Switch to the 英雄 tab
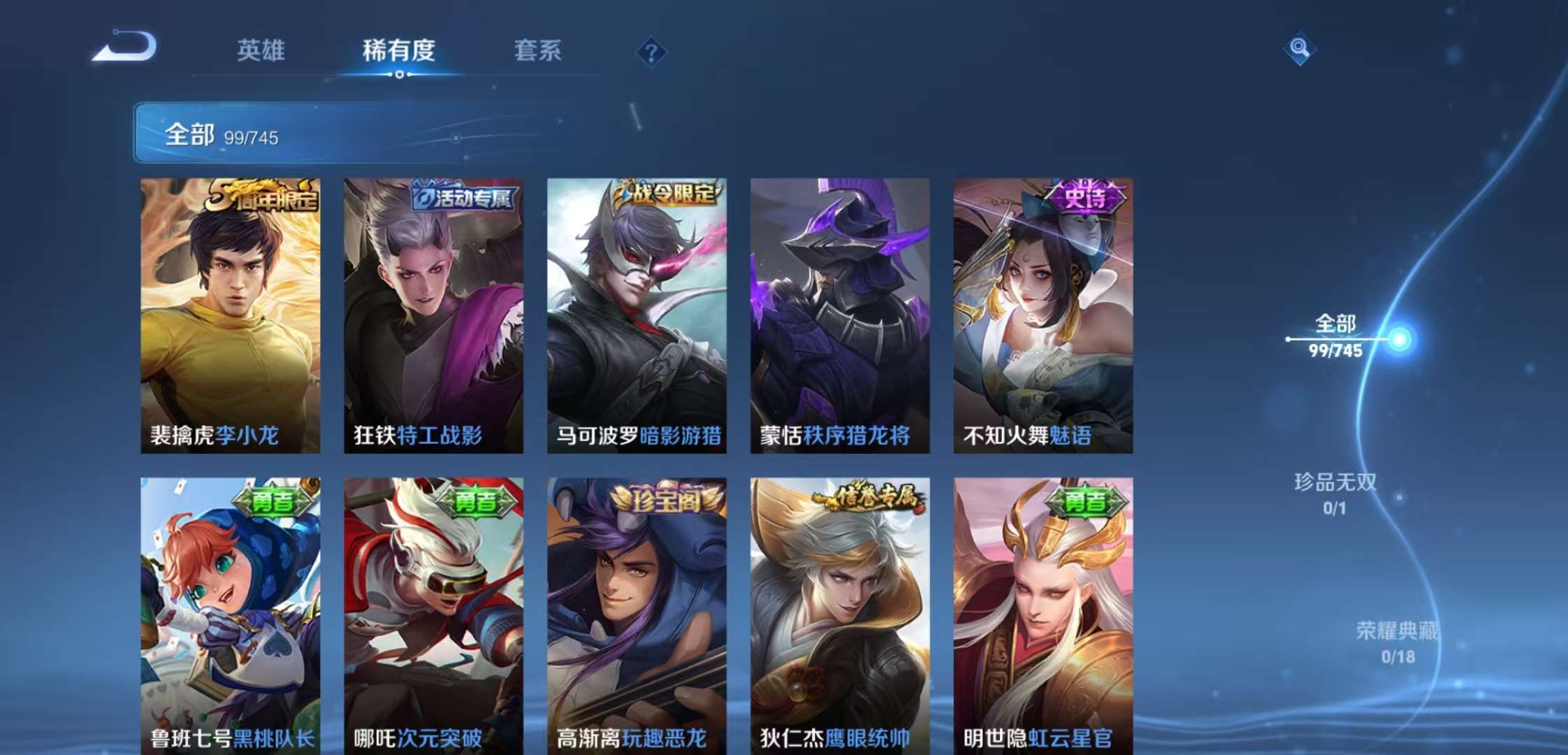Image resolution: width=1568 pixels, height=755 pixels. point(260,50)
